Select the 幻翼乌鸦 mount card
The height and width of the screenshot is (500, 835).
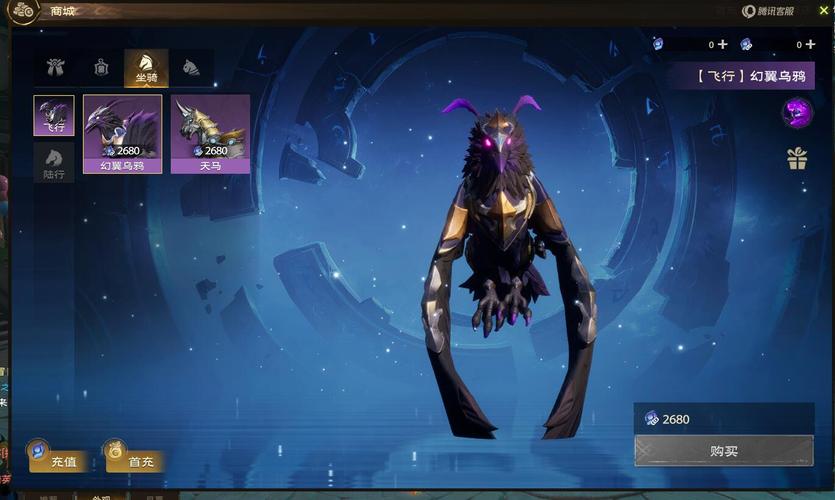click(x=122, y=134)
